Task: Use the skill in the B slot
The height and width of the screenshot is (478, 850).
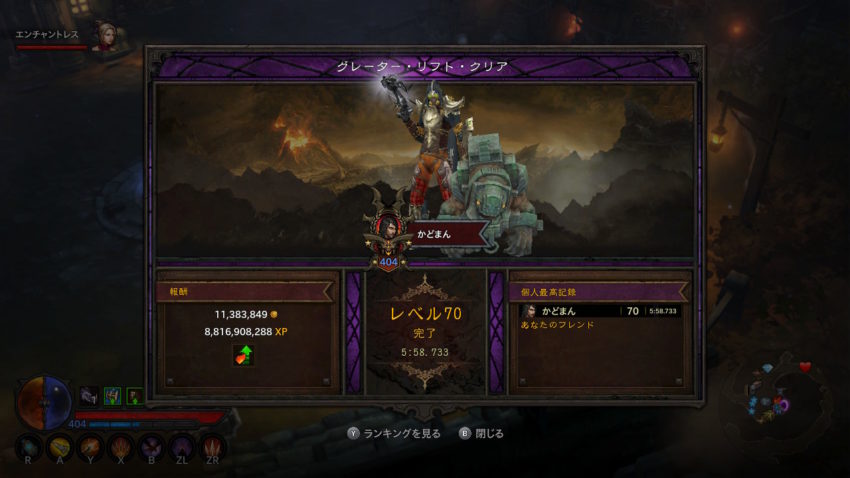Action: point(153,446)
